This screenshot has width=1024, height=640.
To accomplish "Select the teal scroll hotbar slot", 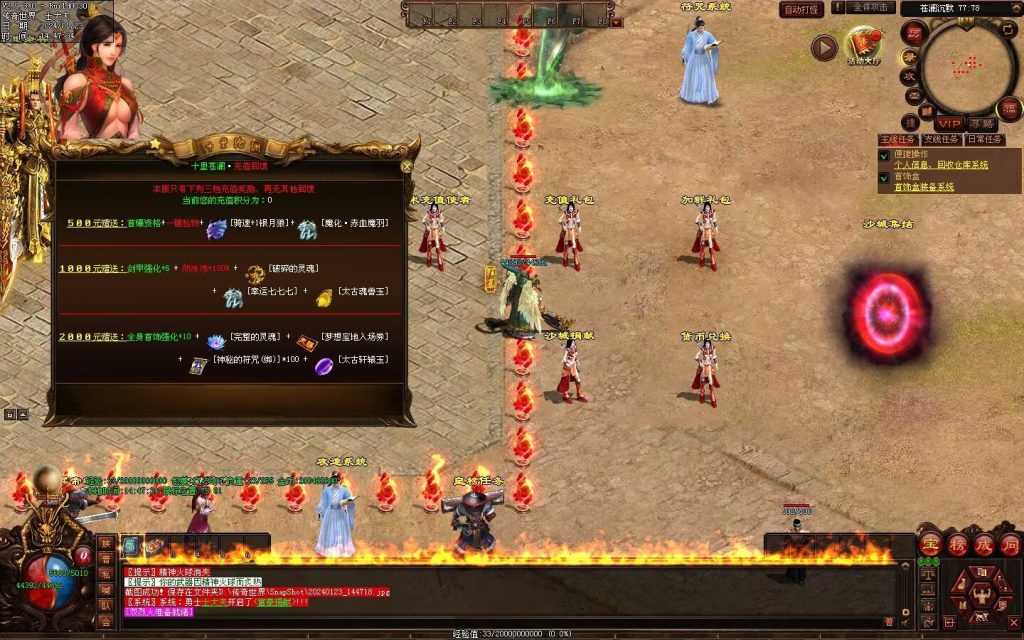I will coord(131,545).
